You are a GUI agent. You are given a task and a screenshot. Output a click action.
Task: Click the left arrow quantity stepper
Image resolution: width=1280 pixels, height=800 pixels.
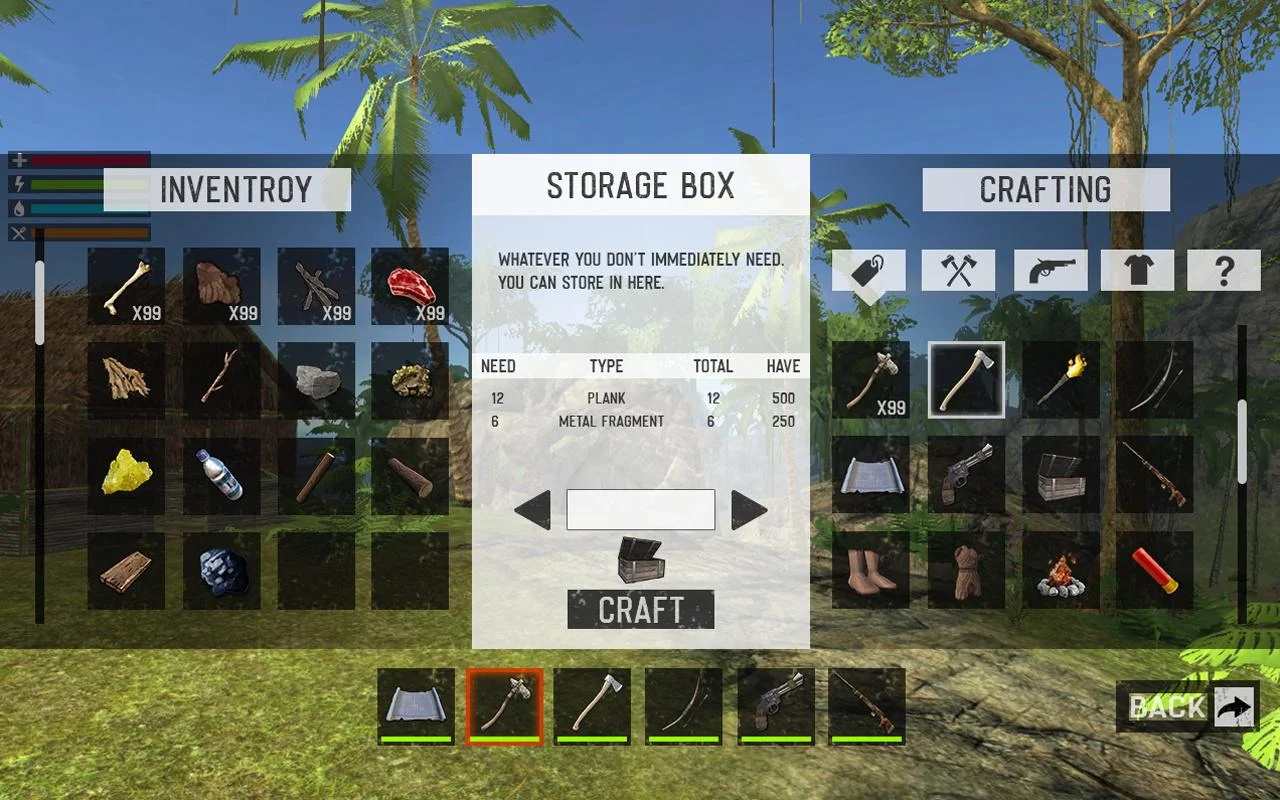(533, 510)
